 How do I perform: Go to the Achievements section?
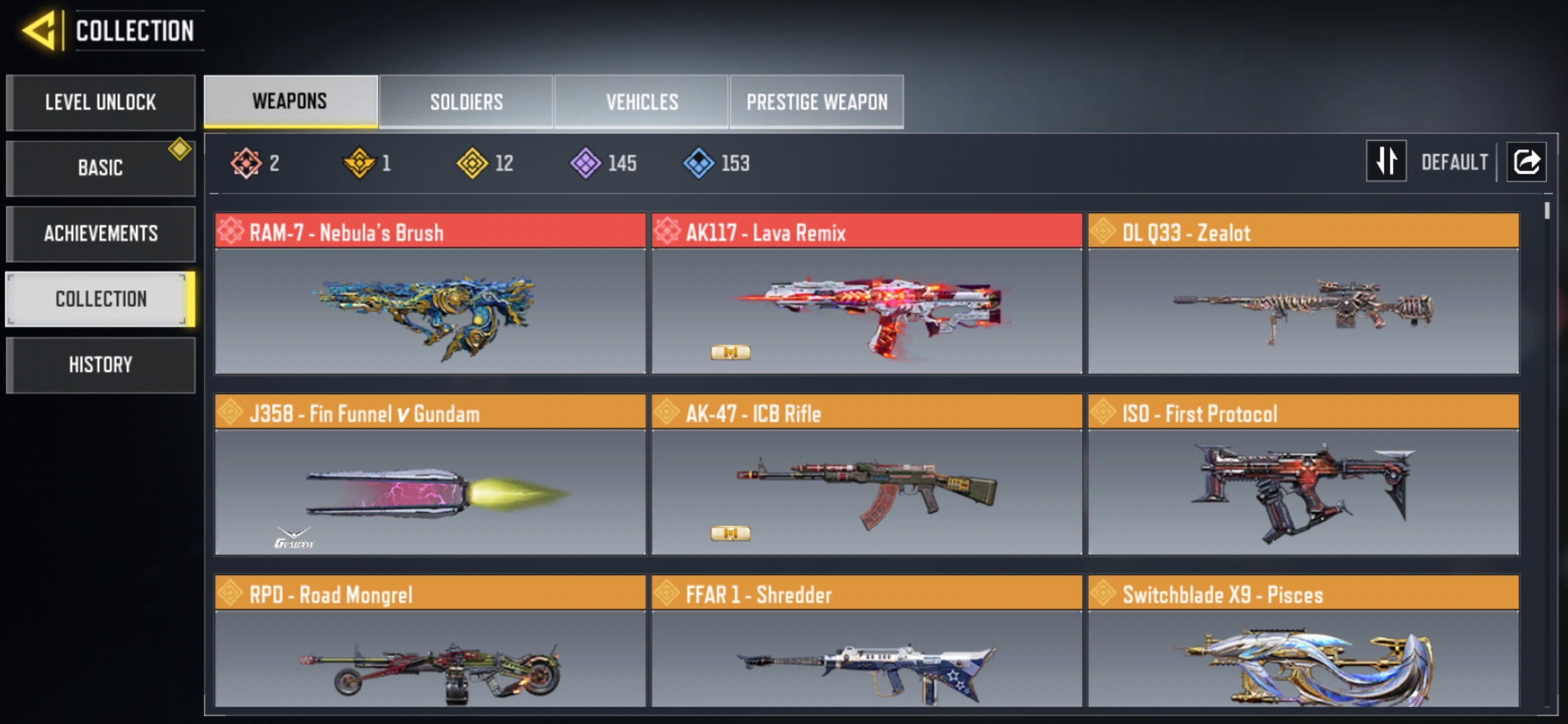click(101, 233)
